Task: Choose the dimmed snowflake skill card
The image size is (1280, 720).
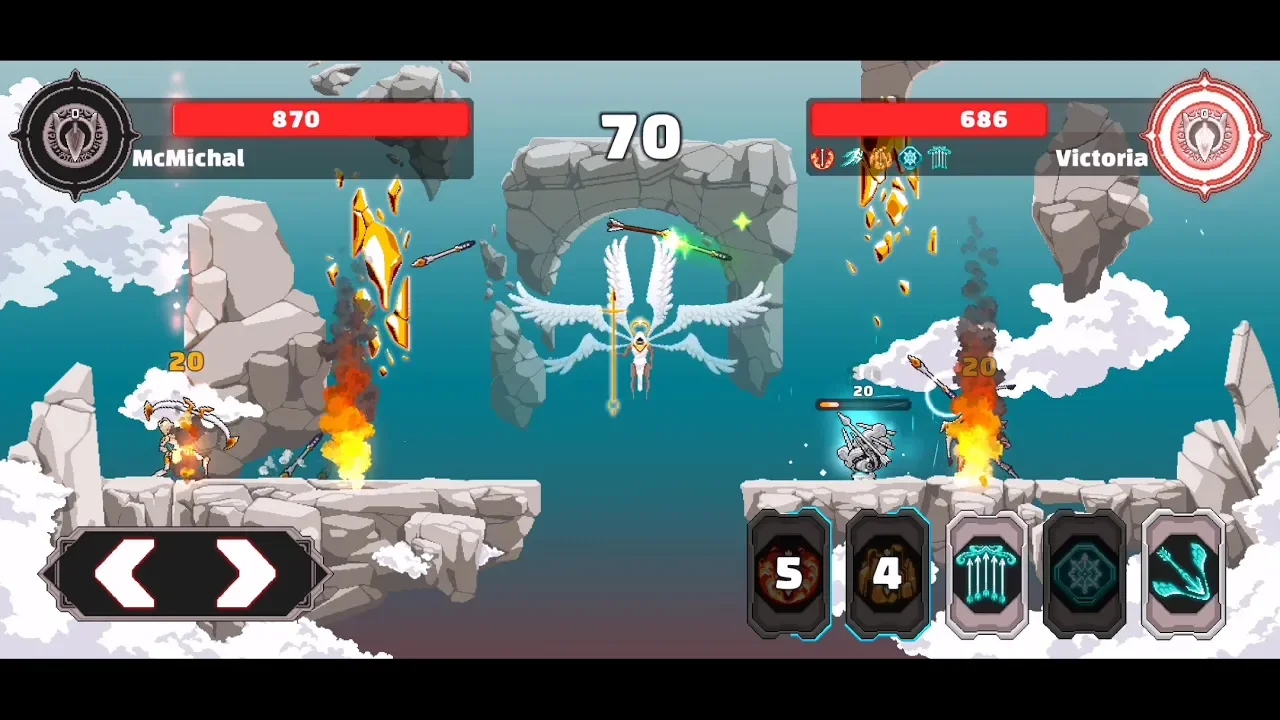Action: [1084, 573]
